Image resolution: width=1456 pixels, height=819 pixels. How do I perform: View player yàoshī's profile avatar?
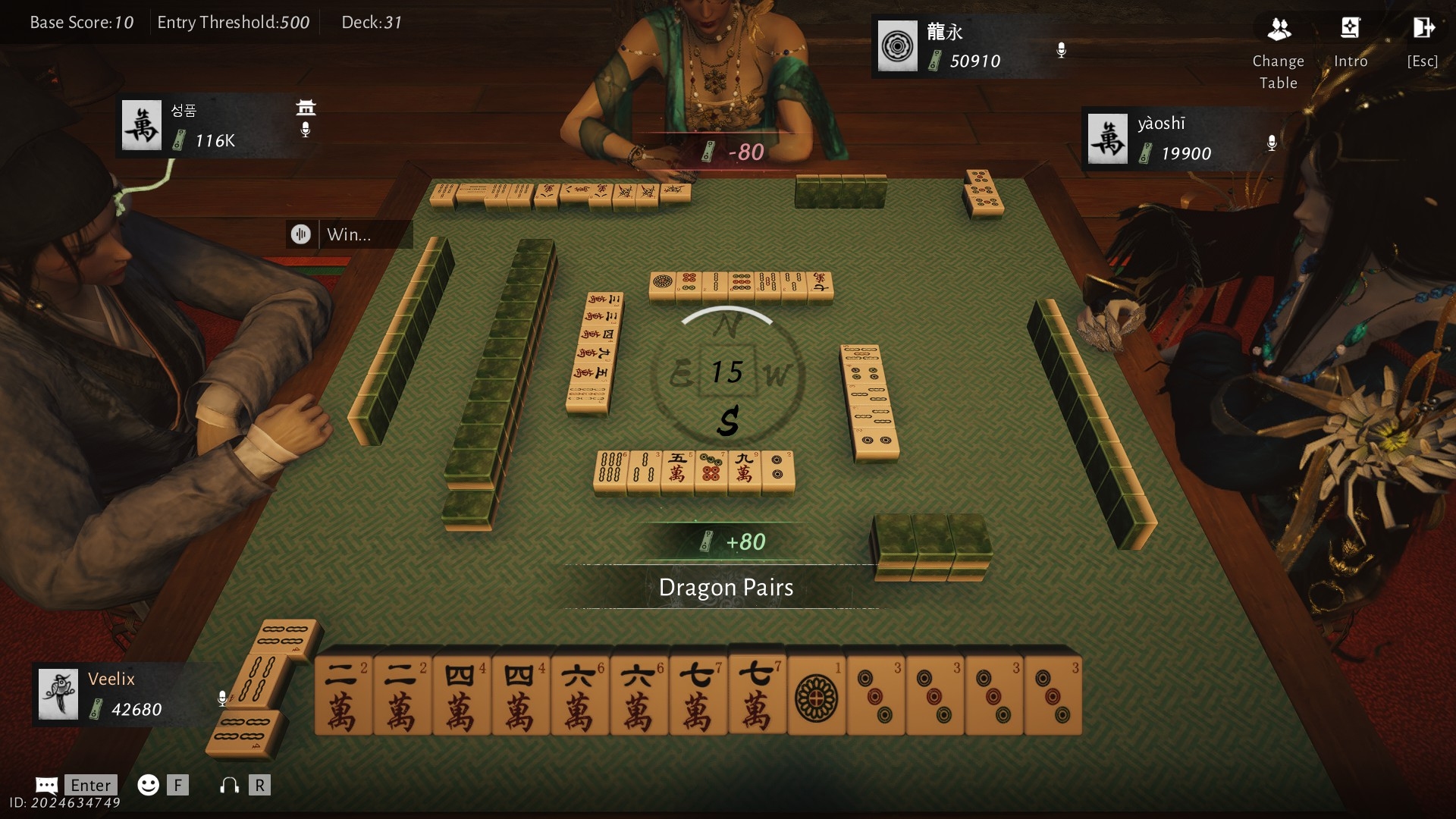point(1107,139)
